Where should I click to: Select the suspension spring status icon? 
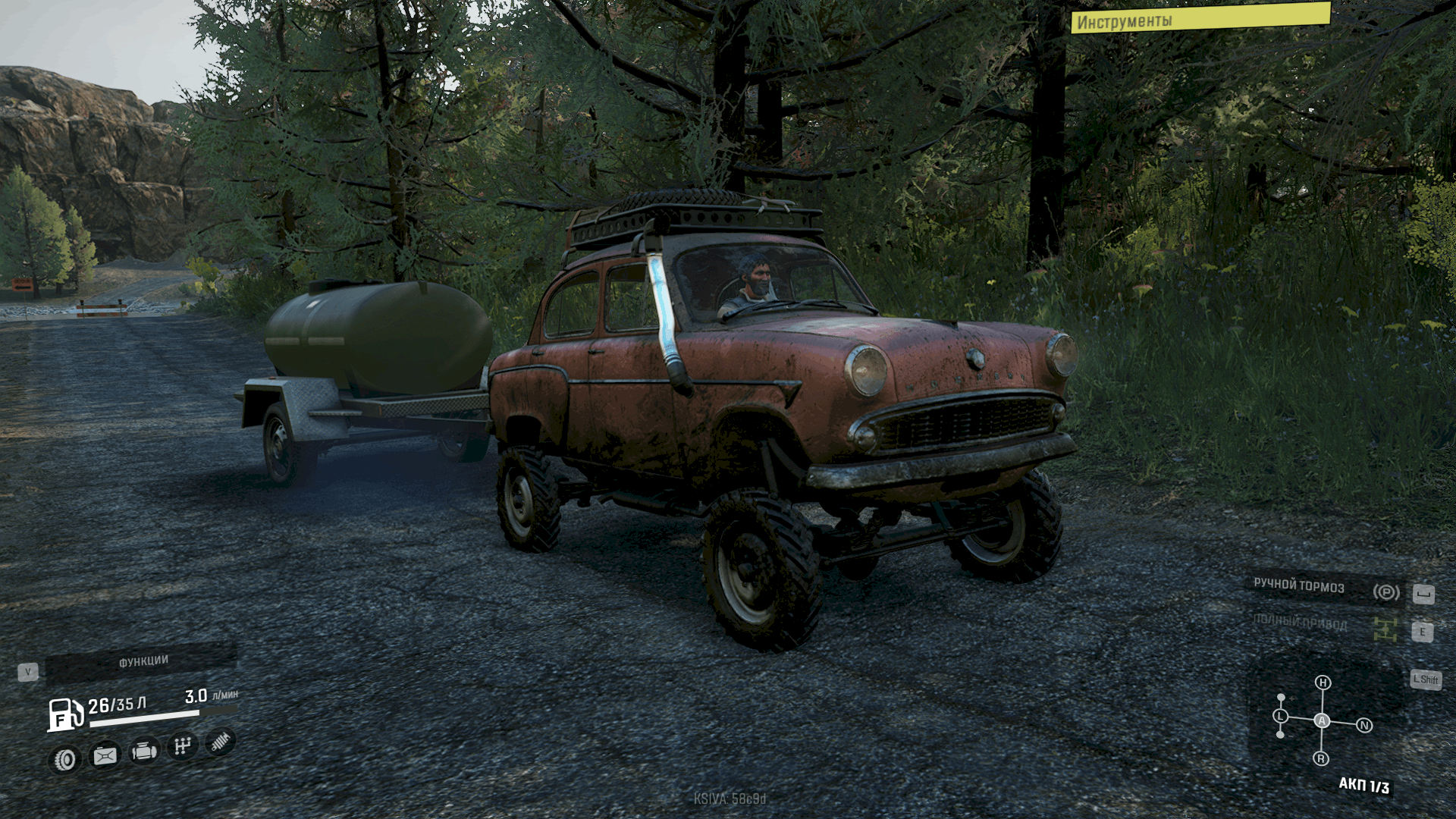click(x=221, y=742)
